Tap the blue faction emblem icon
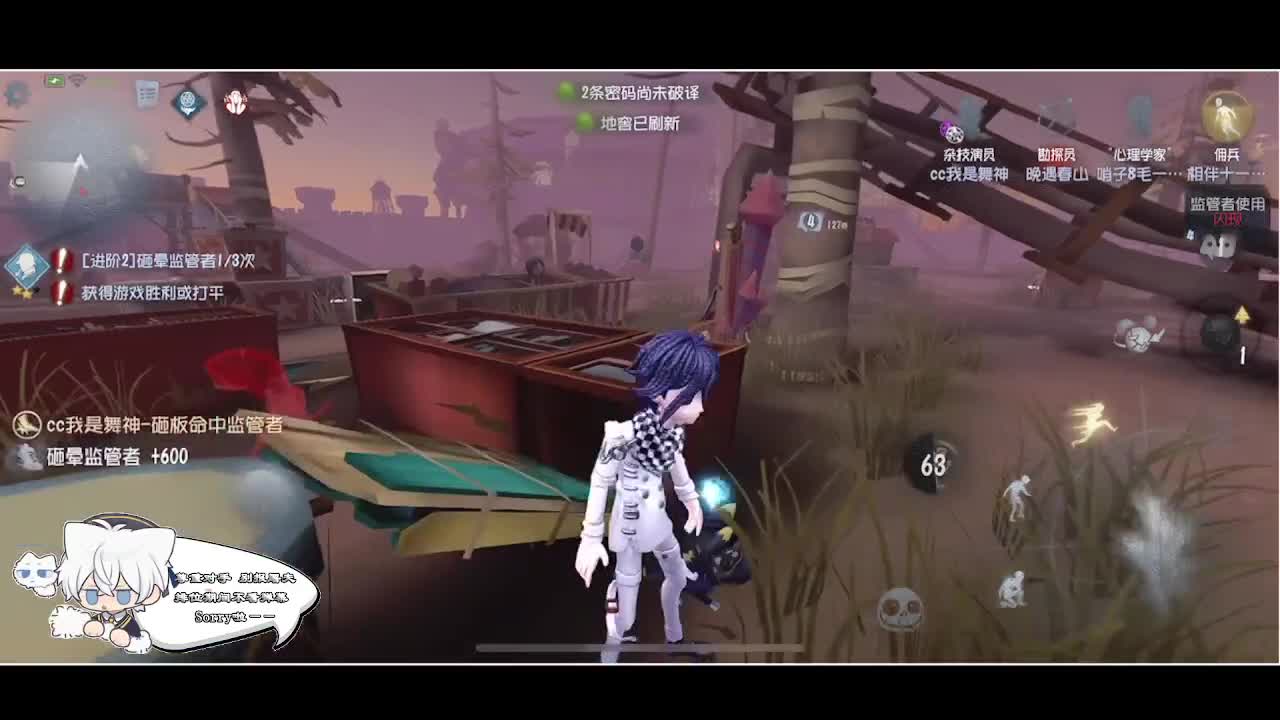Viewport: 1280px width, 720px height. [x=187, y=103]
